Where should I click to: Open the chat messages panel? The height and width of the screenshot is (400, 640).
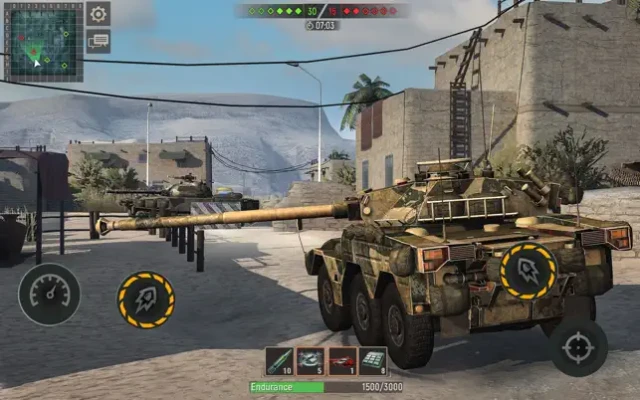point(98,41)
